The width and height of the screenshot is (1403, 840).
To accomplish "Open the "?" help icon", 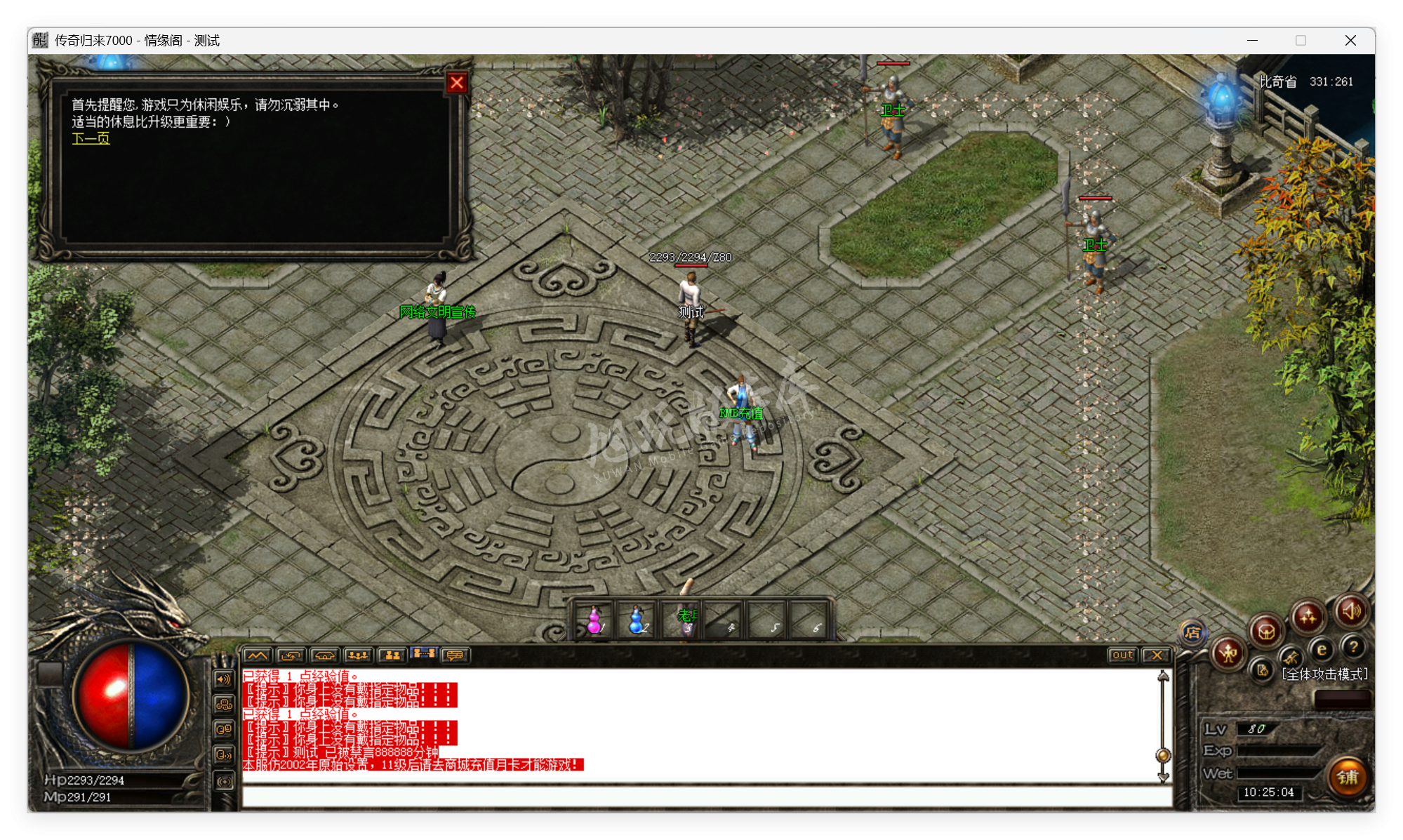I will 1353,648.
